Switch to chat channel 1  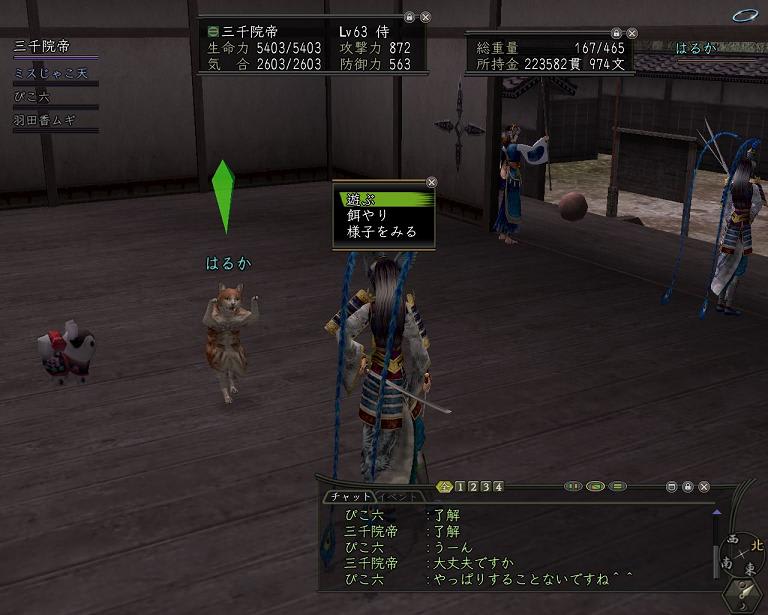tap(461, 487)
